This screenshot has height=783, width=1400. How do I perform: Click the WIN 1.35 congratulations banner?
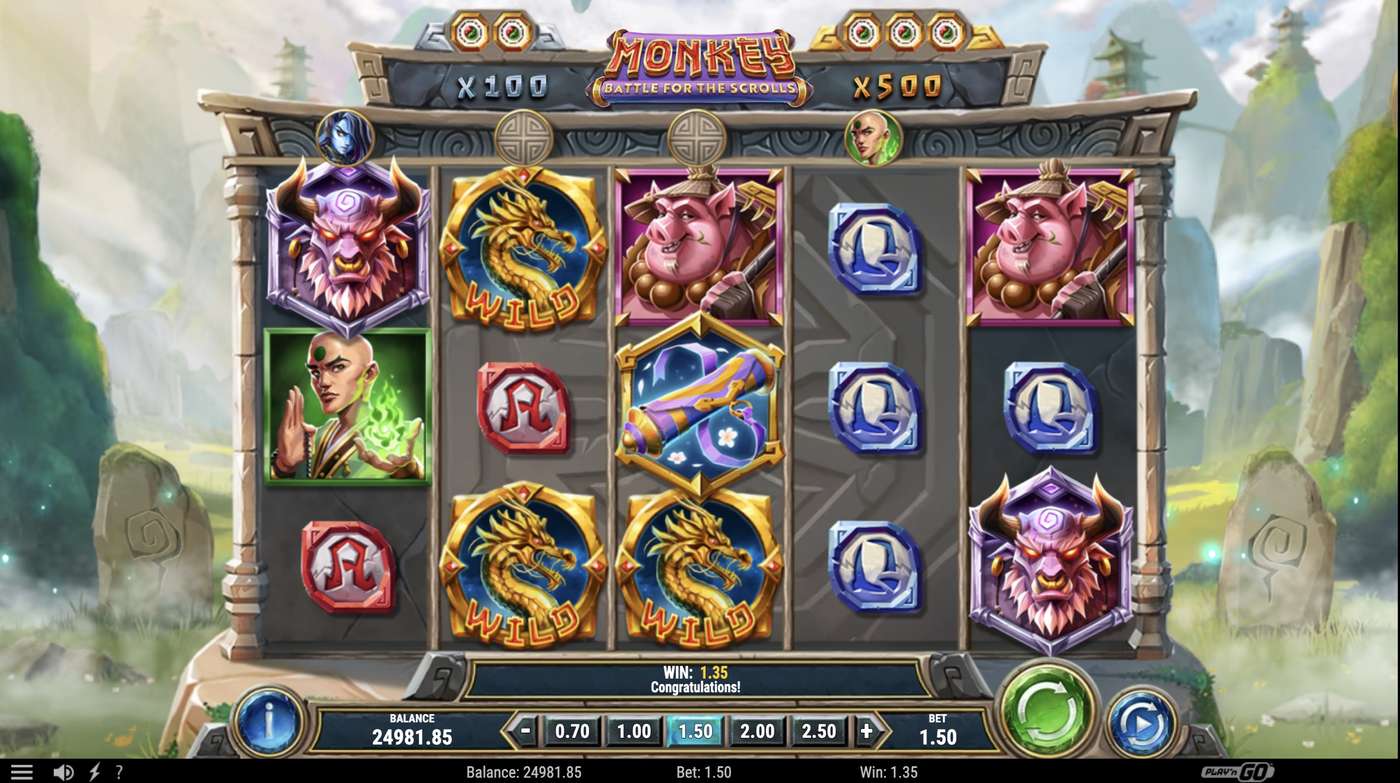(700, 676)
